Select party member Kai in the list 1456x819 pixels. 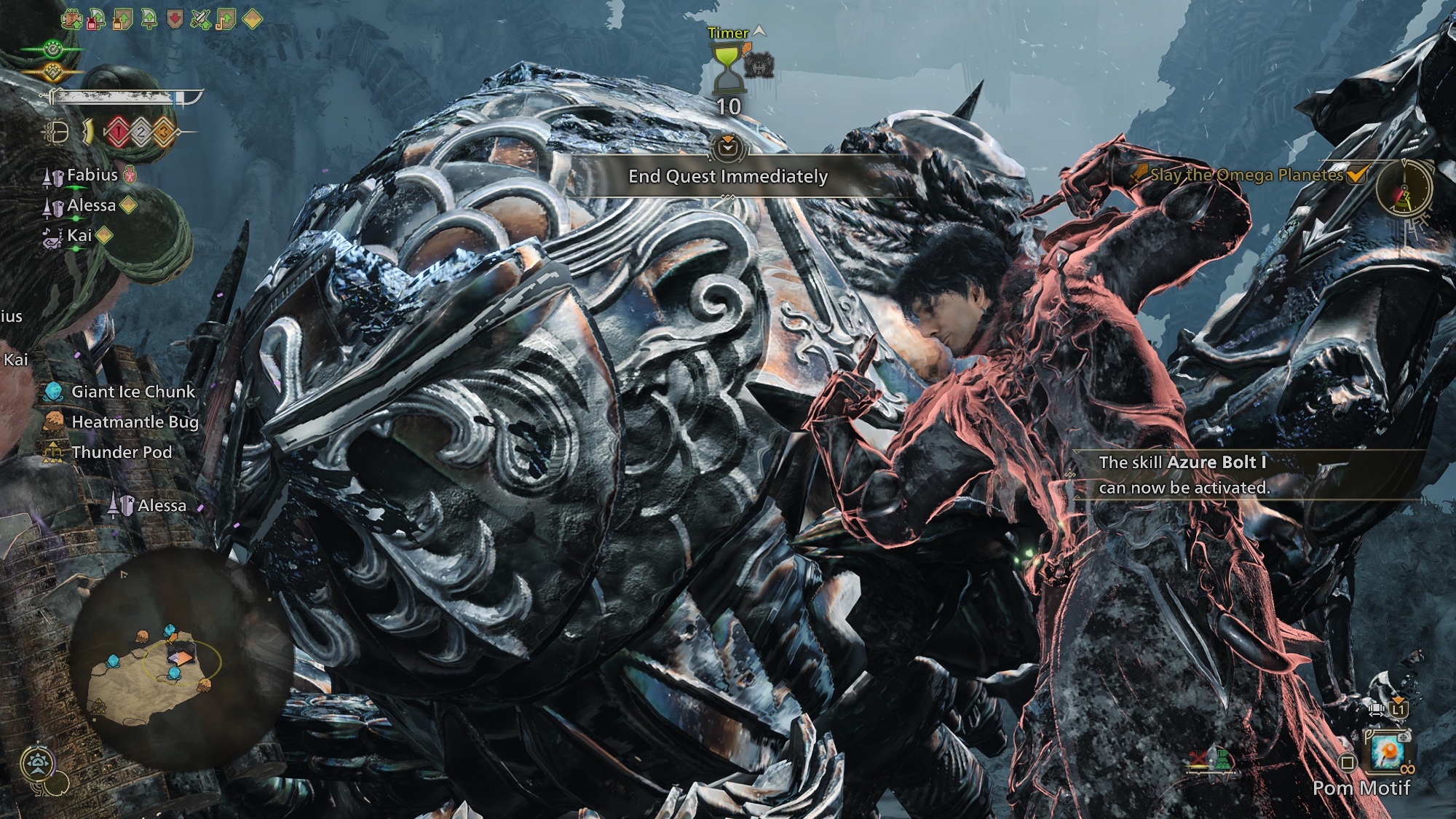(79, 235)
